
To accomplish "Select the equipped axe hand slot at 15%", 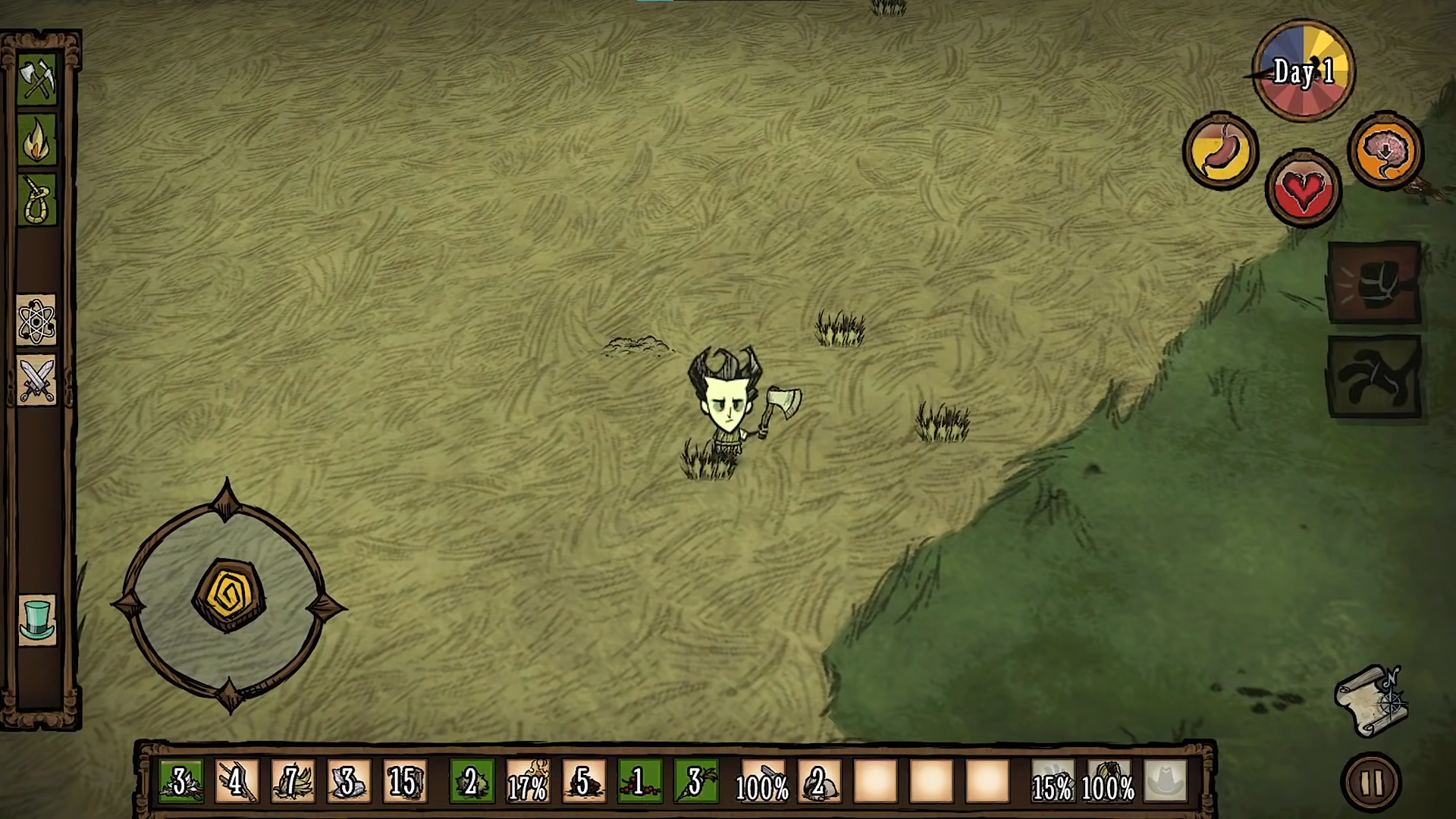I will [1053, 782].
